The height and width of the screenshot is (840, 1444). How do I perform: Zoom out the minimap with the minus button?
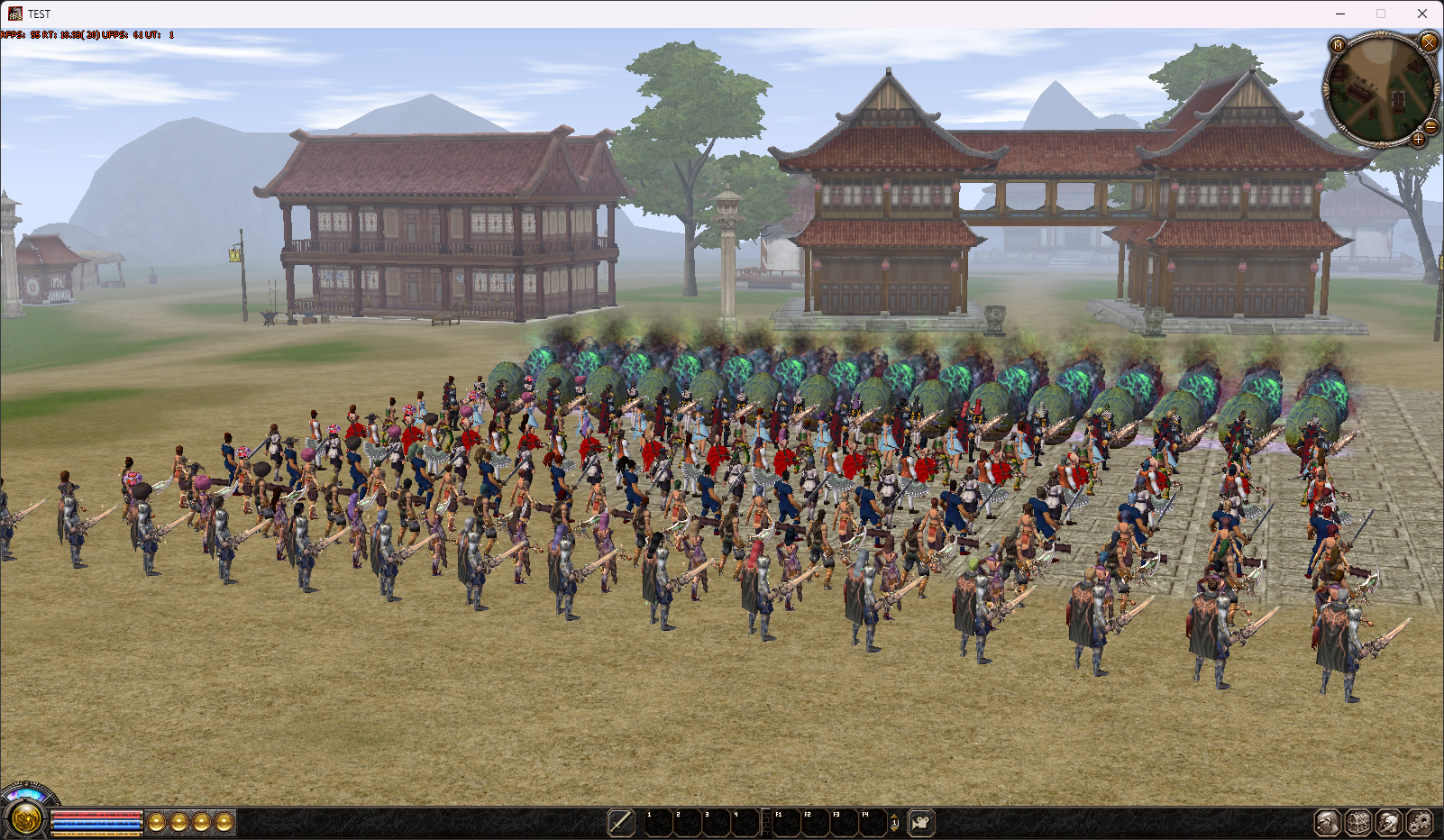(1430, 127)
